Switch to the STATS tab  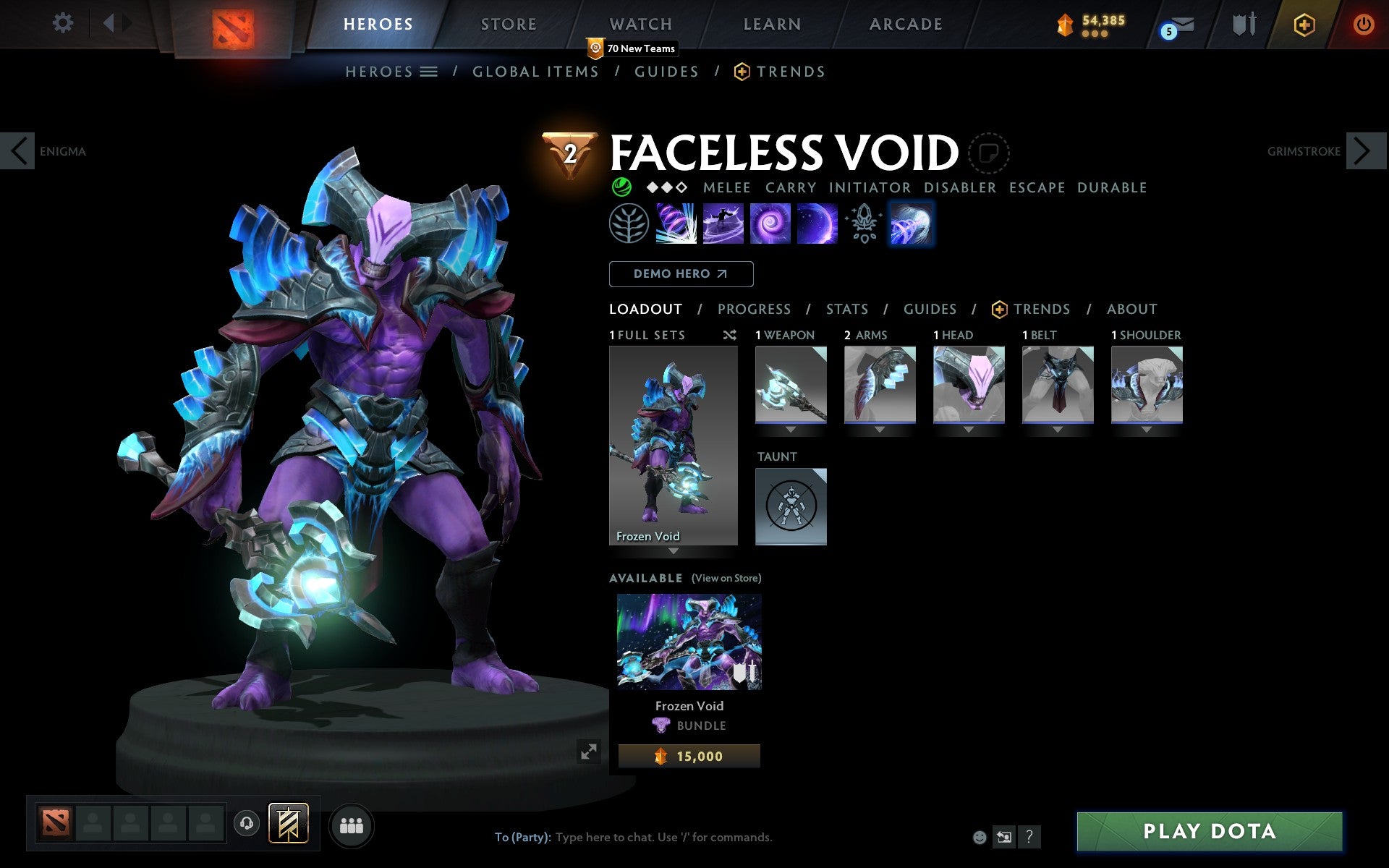pos(846,309)
